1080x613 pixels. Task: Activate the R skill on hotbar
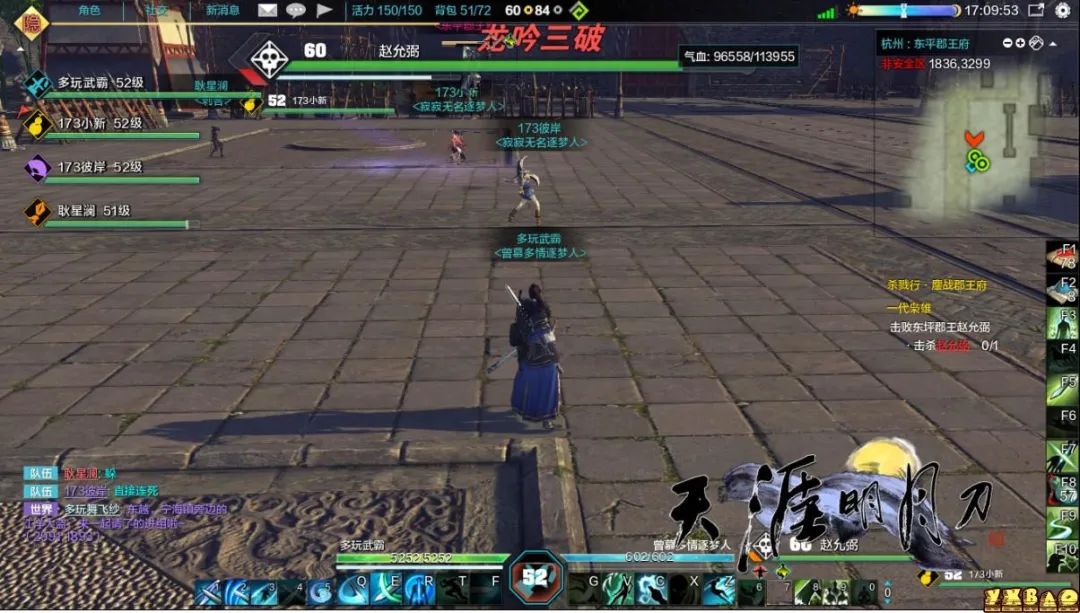[x=420, y=590]
